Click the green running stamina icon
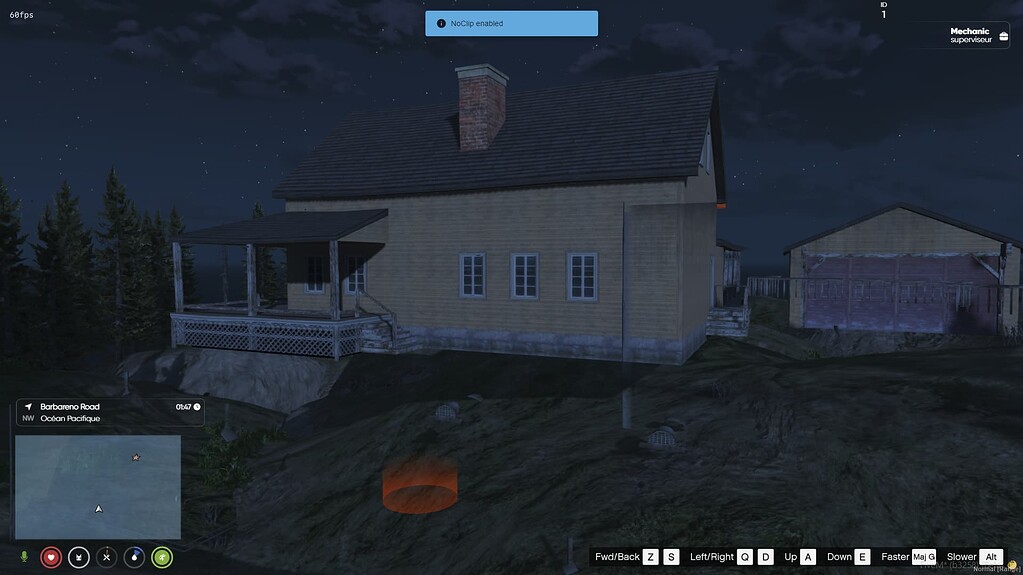 (x=162, y=557)
